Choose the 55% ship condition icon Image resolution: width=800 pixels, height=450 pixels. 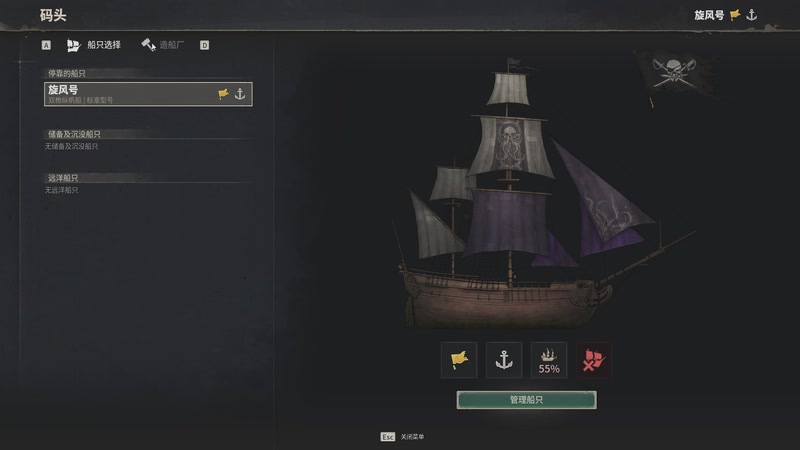549,360
